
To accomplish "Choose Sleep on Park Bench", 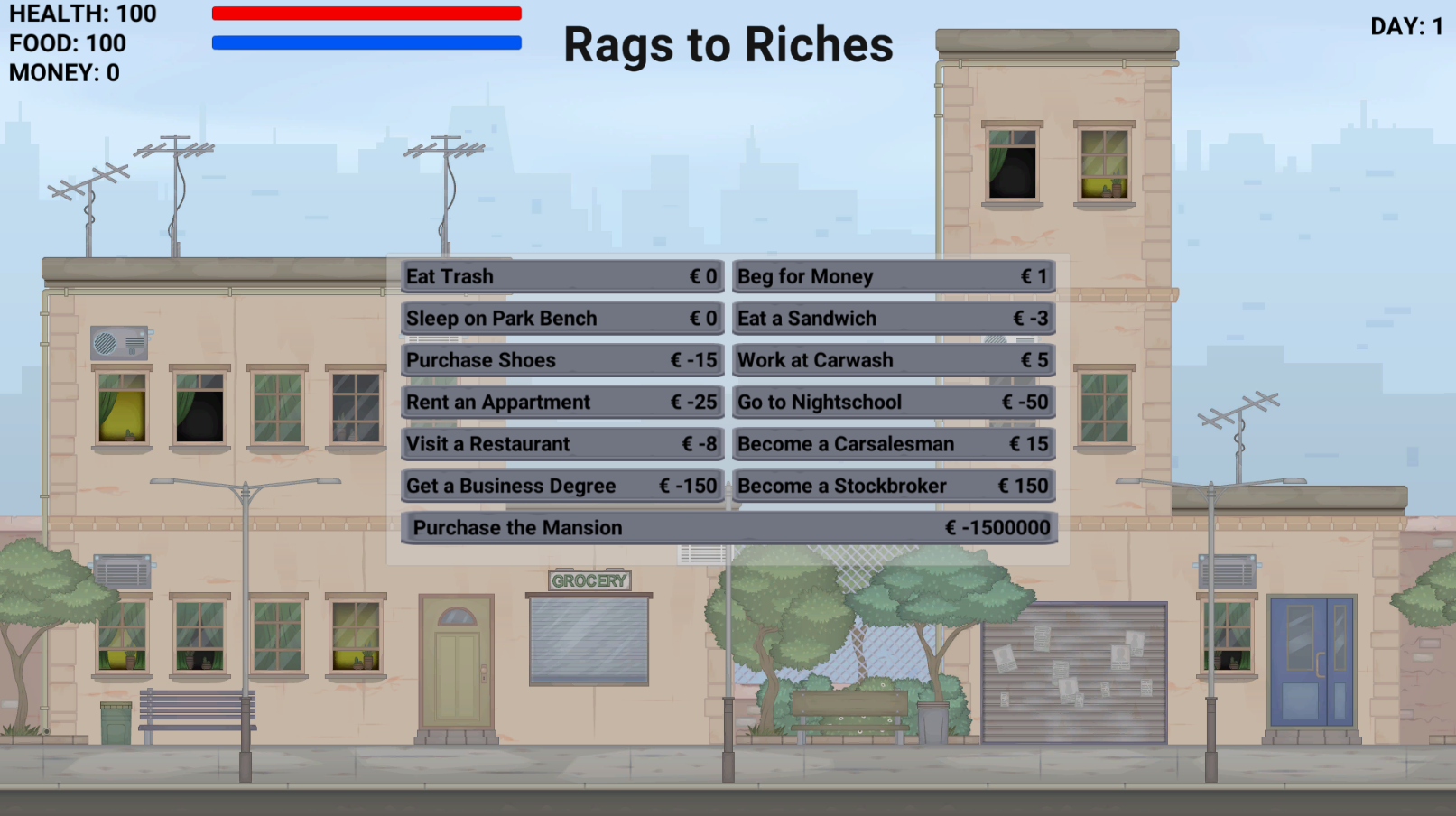I will 561,318.
